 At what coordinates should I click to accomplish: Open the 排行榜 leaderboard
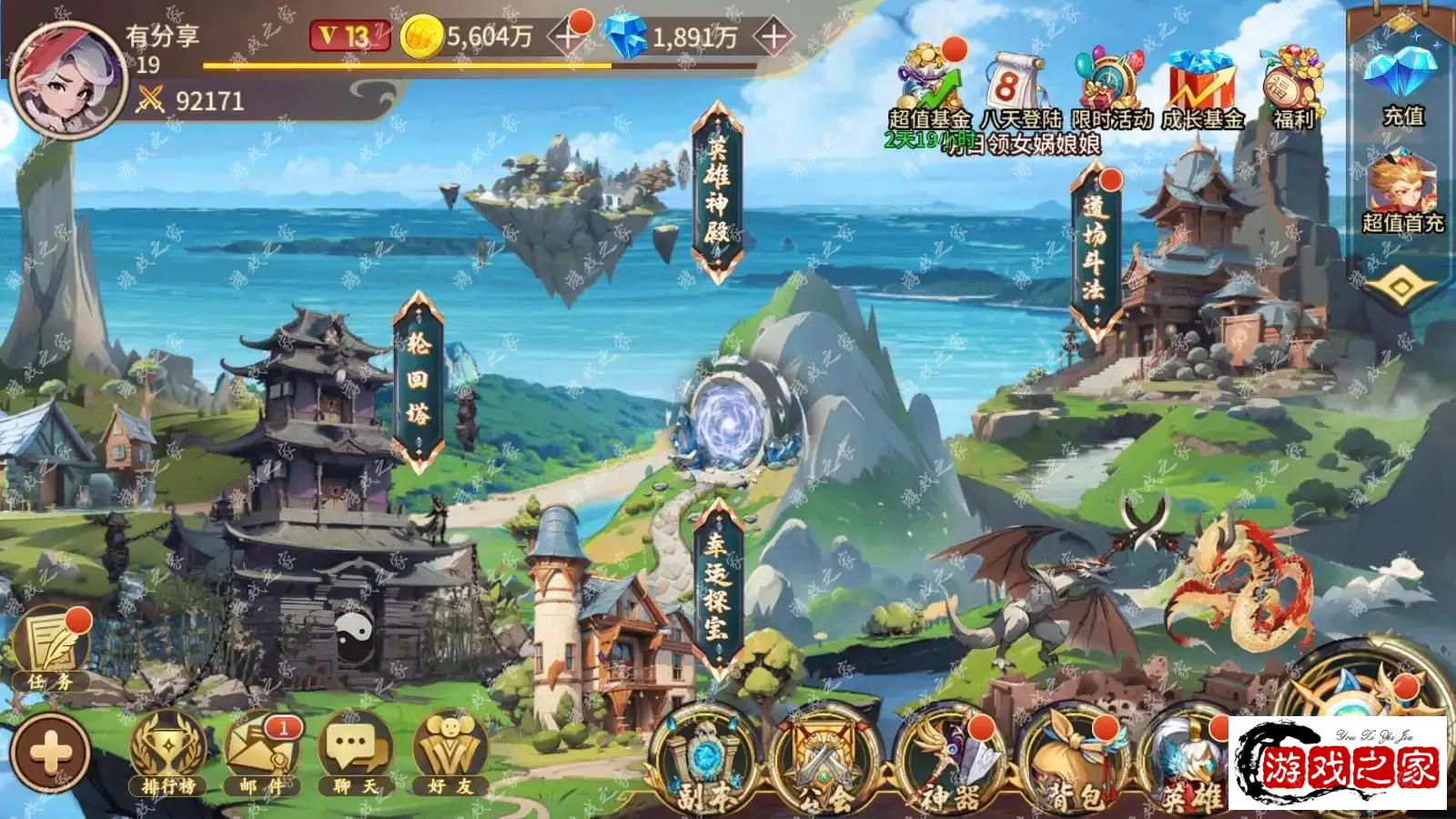(168, 753)
